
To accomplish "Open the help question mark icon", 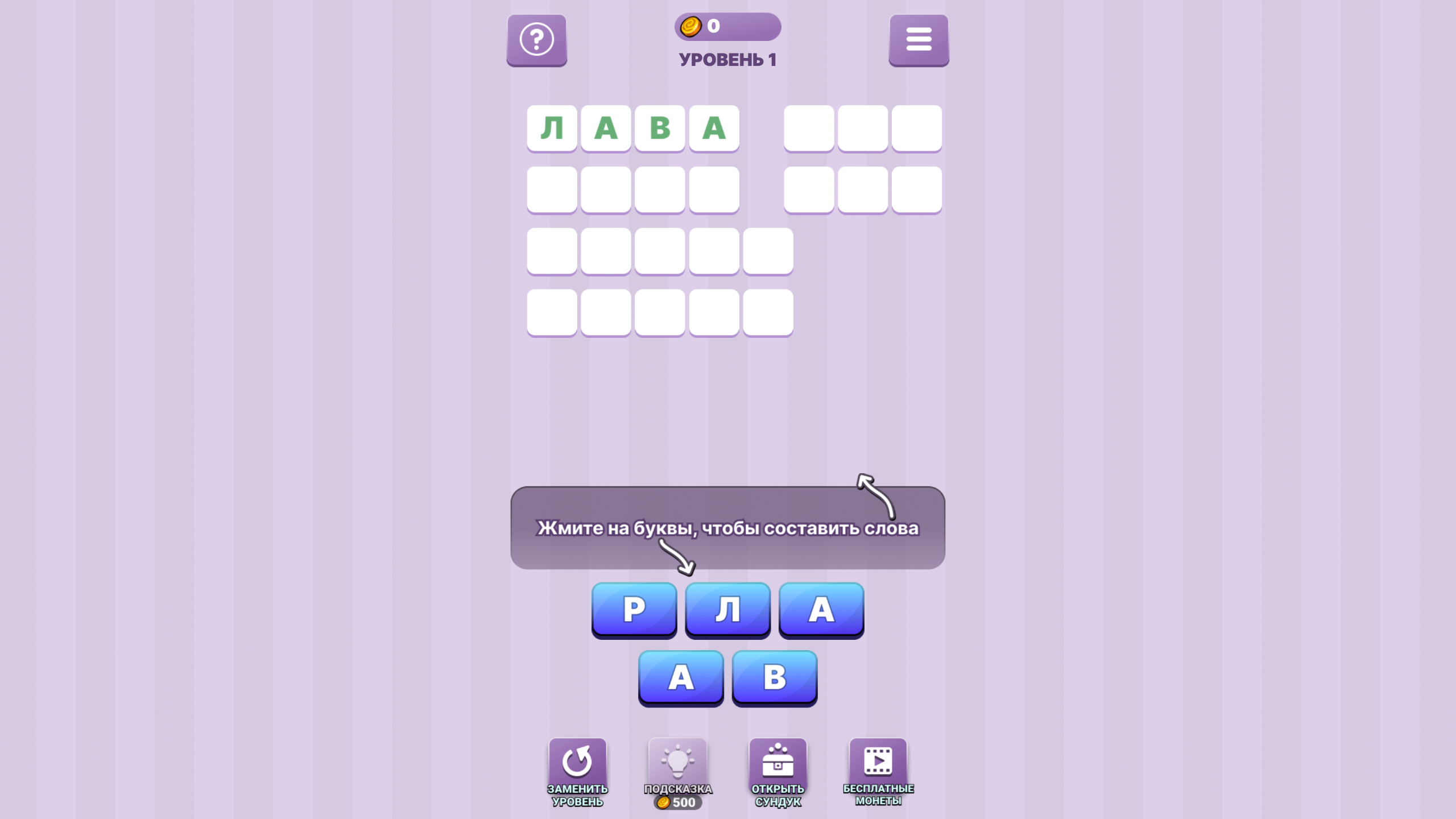I will pyautogui.click(x=536, y=40).
